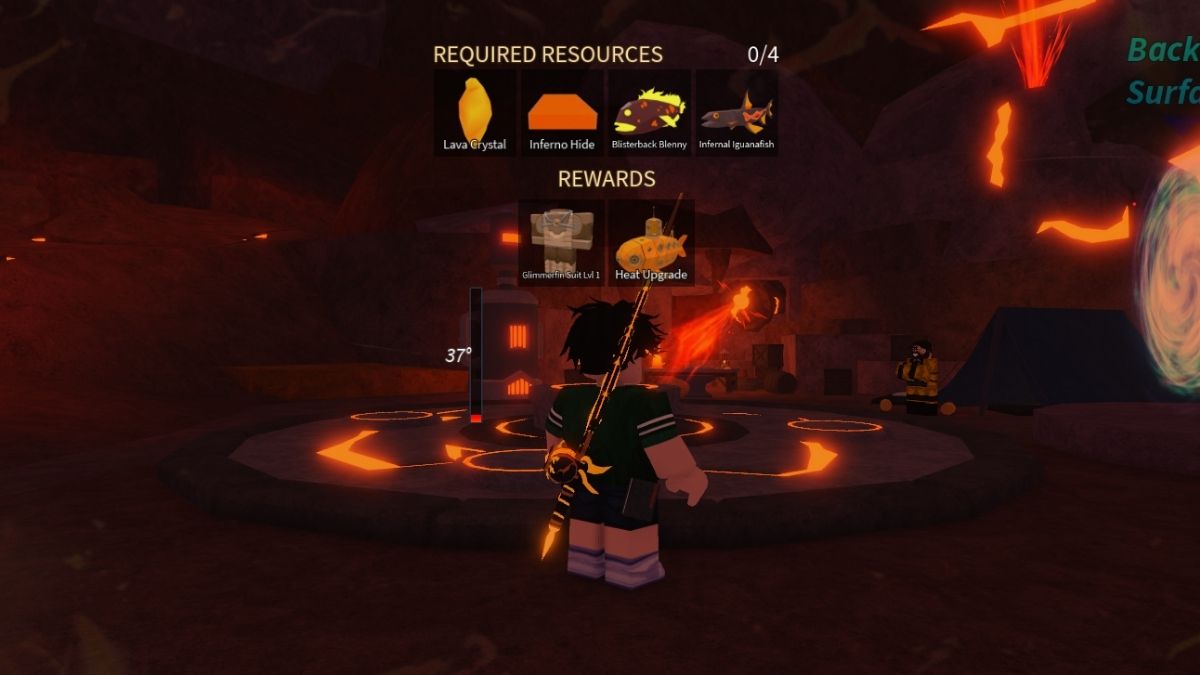Choose the Blisterback Blenny fish slot

649,113
